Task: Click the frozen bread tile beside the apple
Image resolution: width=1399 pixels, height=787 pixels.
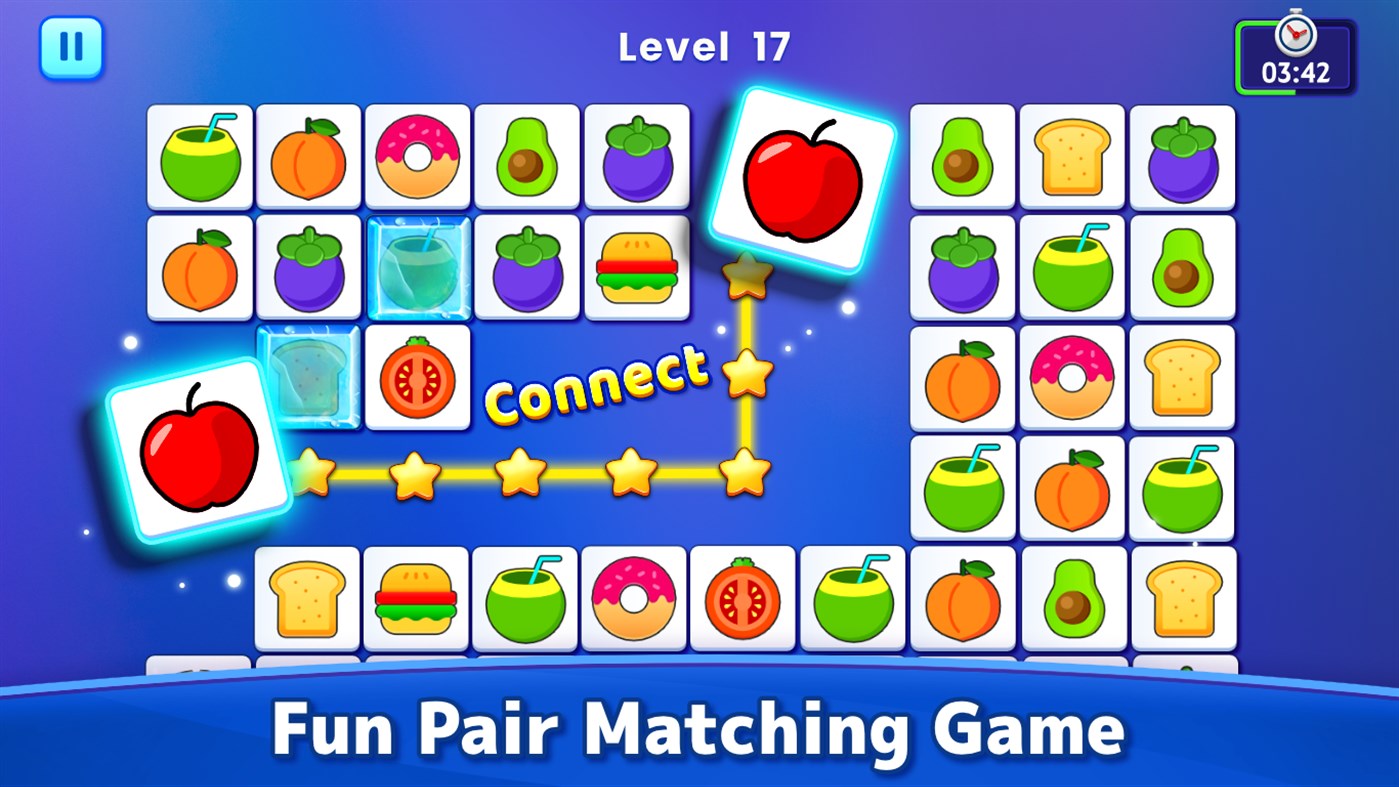Action: click(x=308, y=377)
